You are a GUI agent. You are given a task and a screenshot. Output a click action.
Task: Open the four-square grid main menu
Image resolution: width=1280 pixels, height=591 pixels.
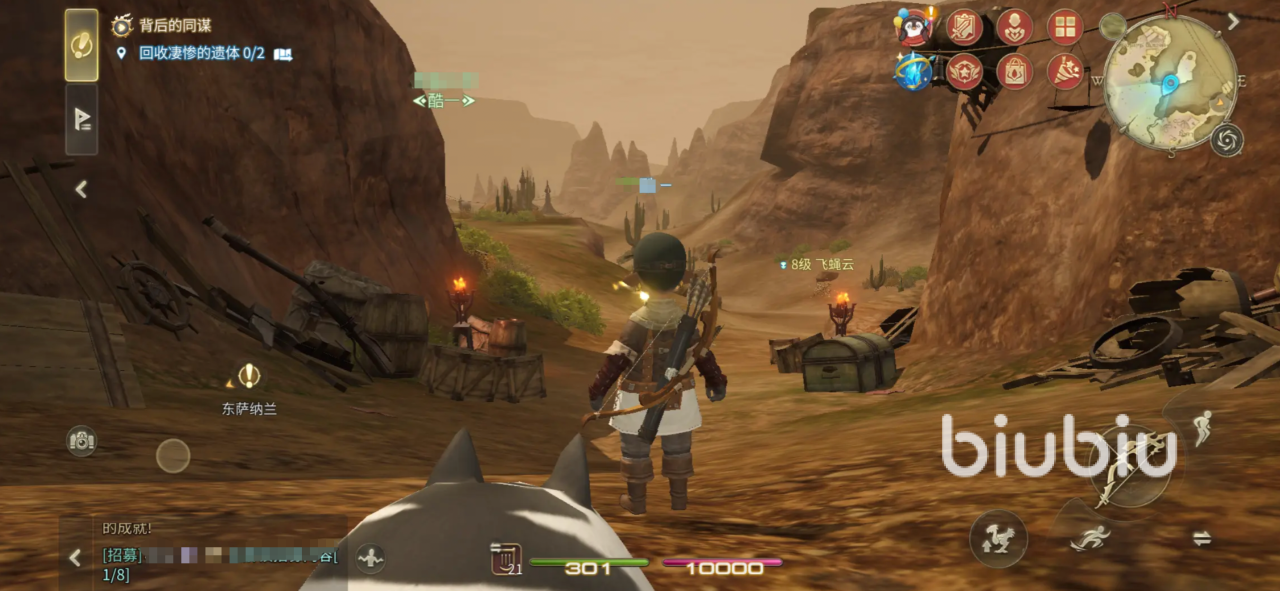1065,26
